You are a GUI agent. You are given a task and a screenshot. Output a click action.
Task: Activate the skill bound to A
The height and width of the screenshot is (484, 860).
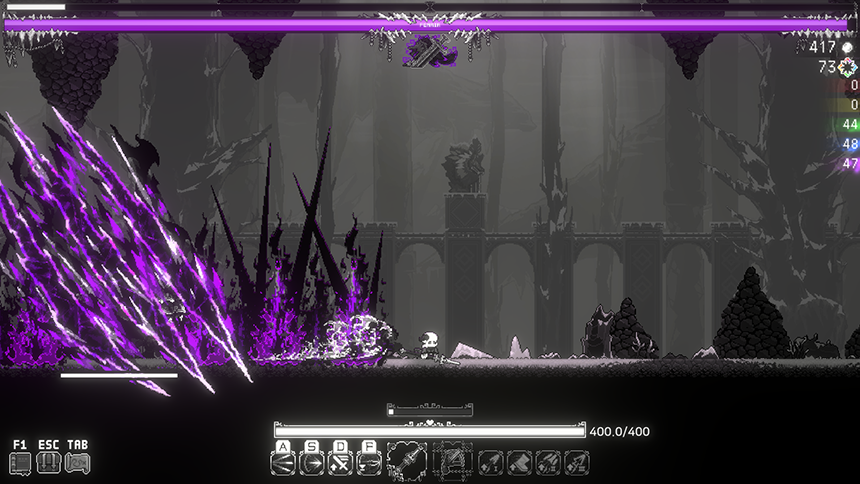coord(283,464)
